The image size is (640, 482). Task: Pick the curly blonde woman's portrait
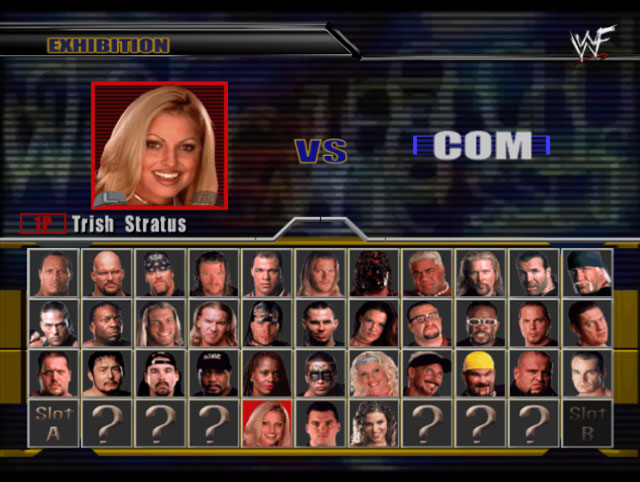(x=373, y=373)
